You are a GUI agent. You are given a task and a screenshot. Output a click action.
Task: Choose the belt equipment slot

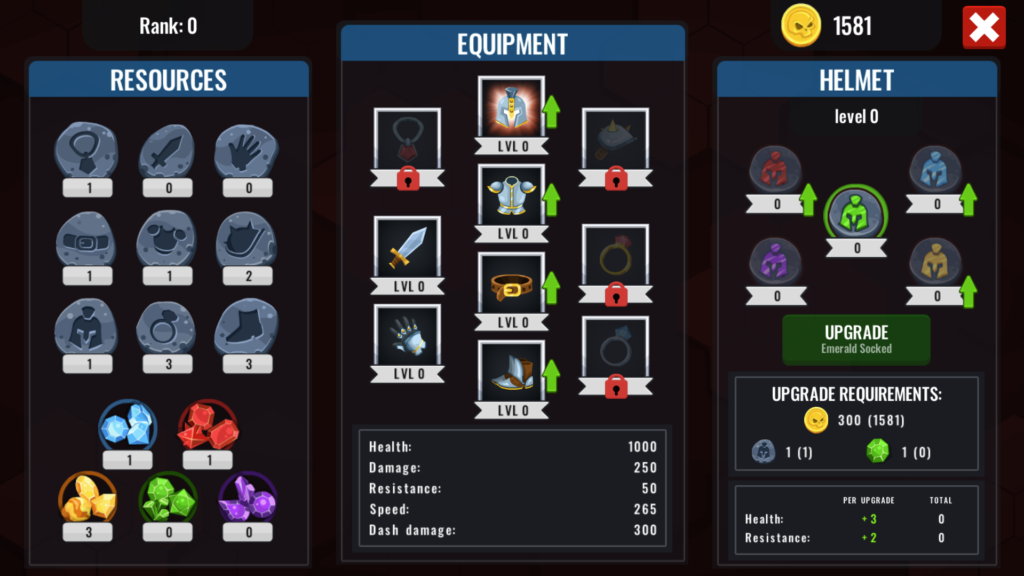pyautogui.click(x=510, y=284)
